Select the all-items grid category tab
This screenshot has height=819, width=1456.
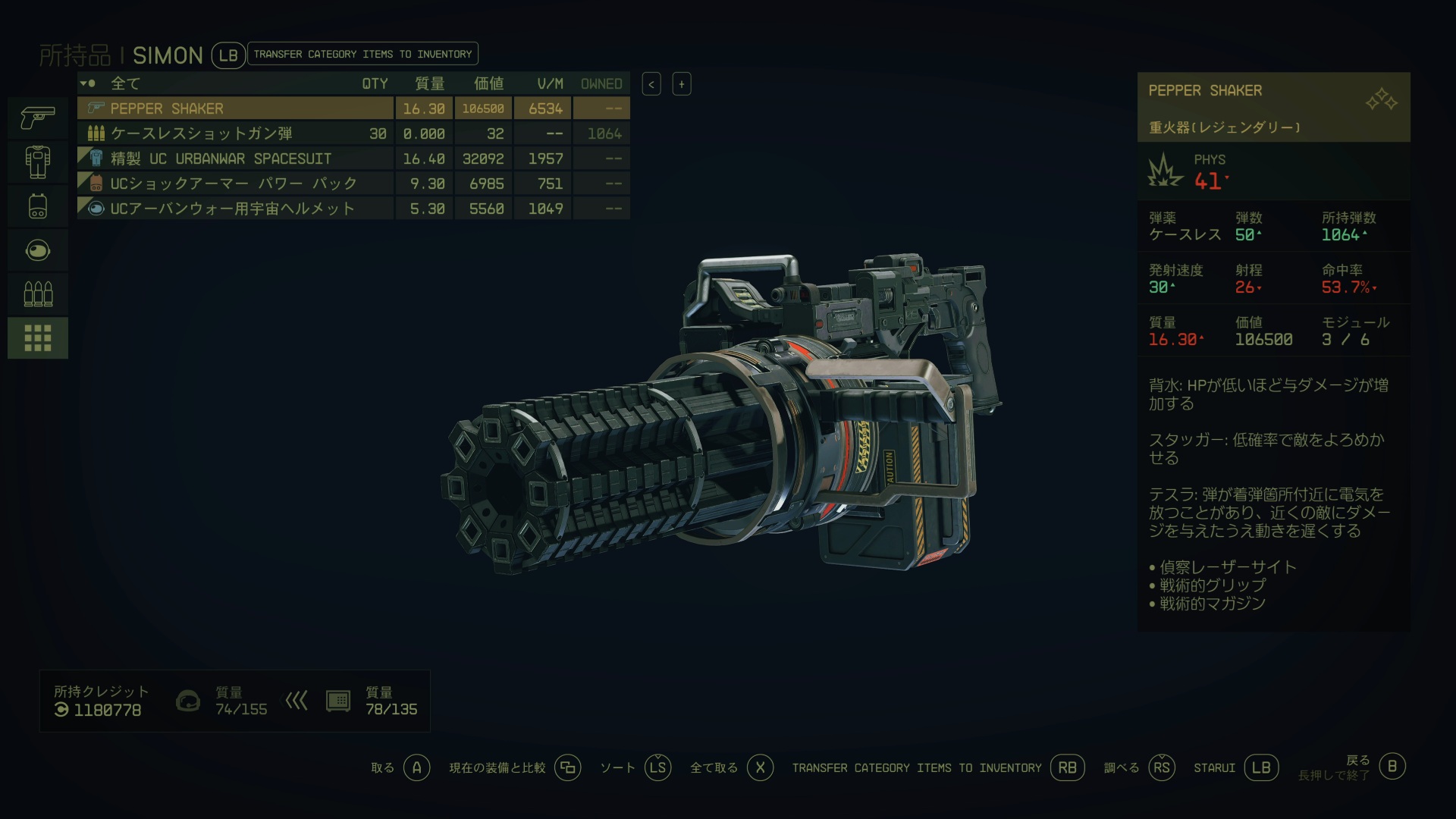[38, 337]
